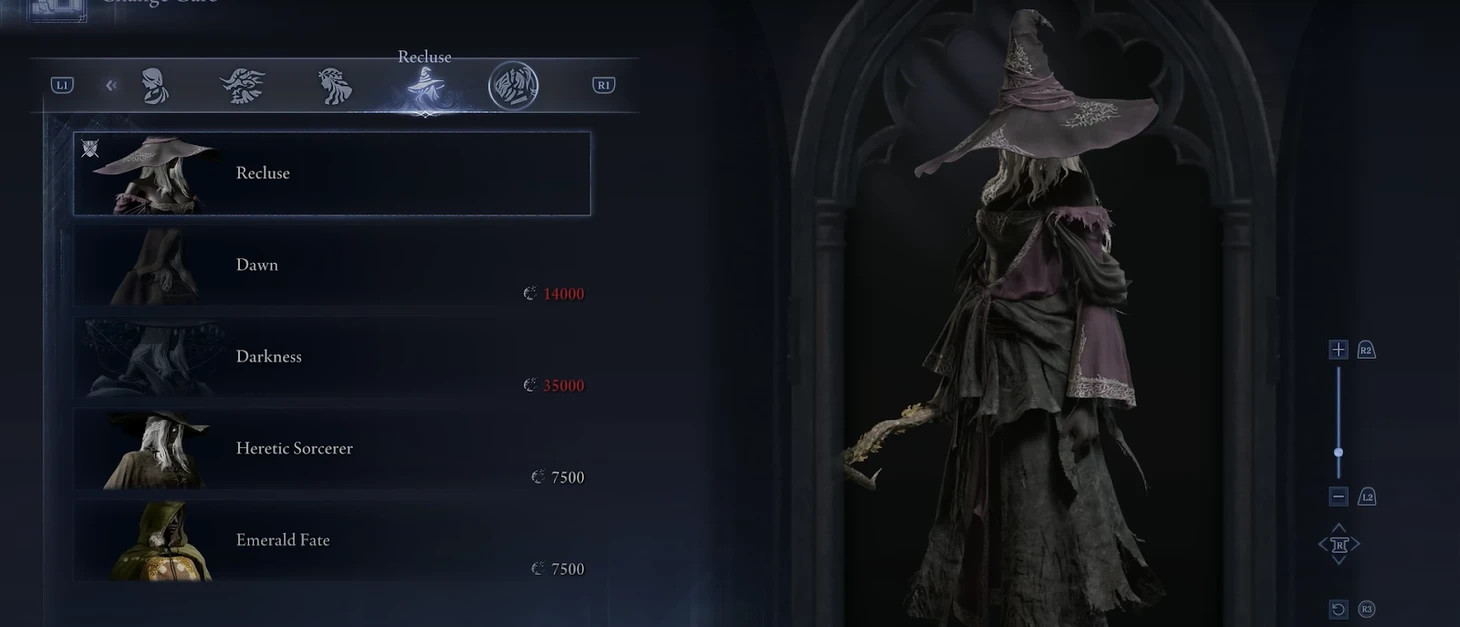Image resolution: width=1460 pixels, height=627 pixels.
Task: Open the circled Executor character tab
Action: (513, 86)
